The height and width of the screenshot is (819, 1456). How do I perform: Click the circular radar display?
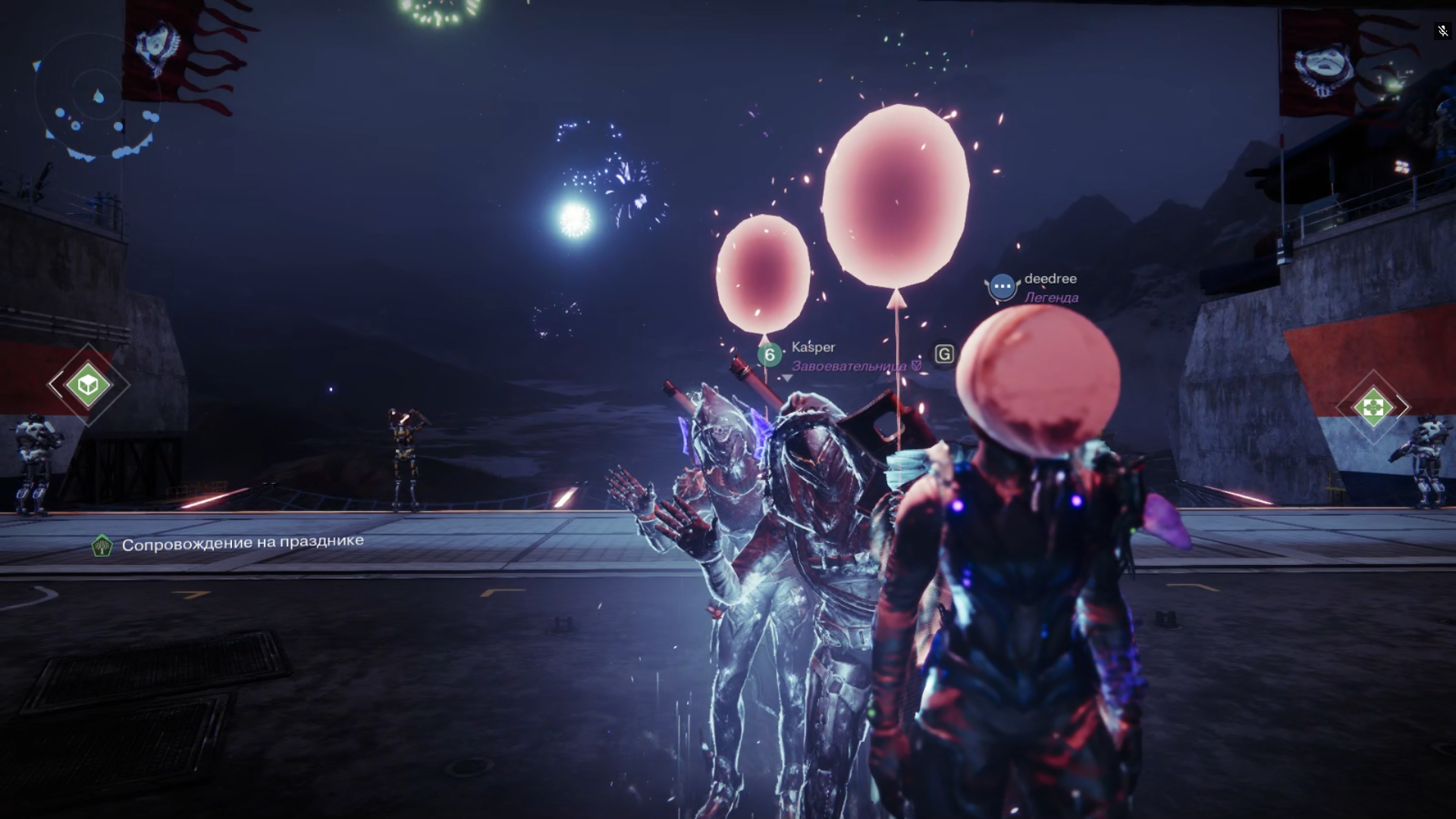coord(97,97)
